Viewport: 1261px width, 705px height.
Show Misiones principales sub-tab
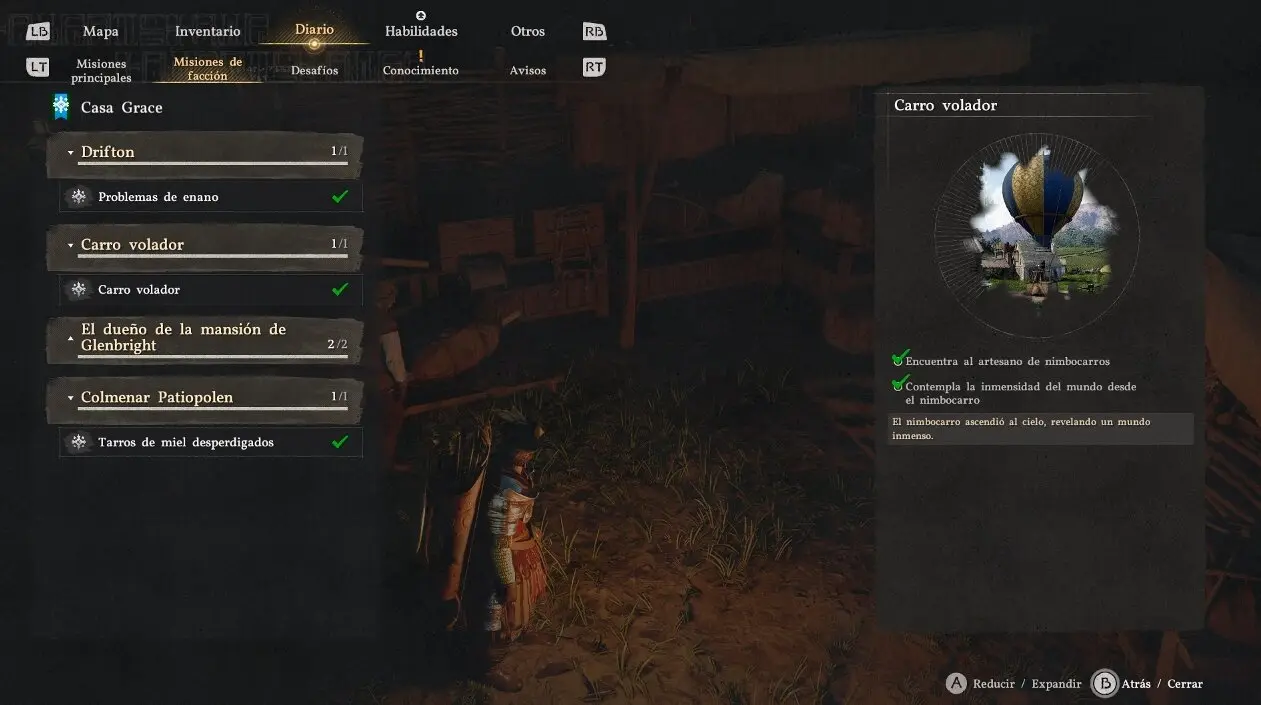coord(101,70)
